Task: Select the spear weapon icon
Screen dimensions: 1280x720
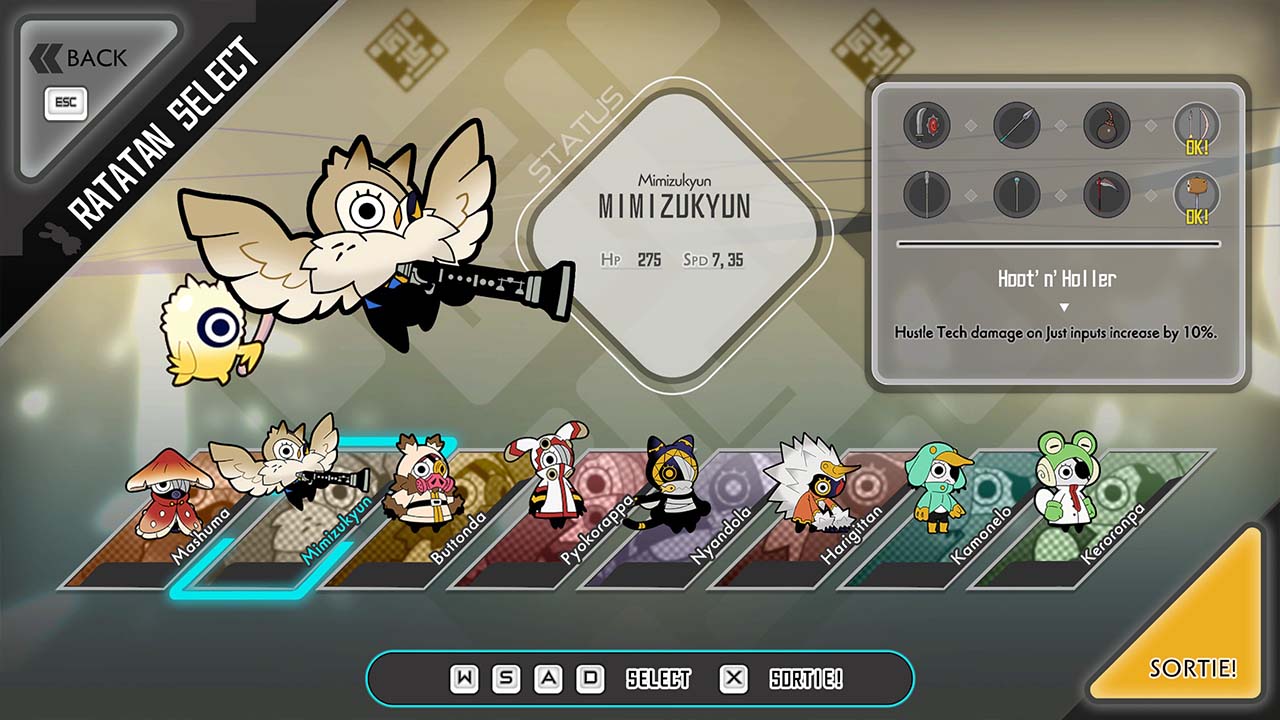Action: coord(1016,126)
